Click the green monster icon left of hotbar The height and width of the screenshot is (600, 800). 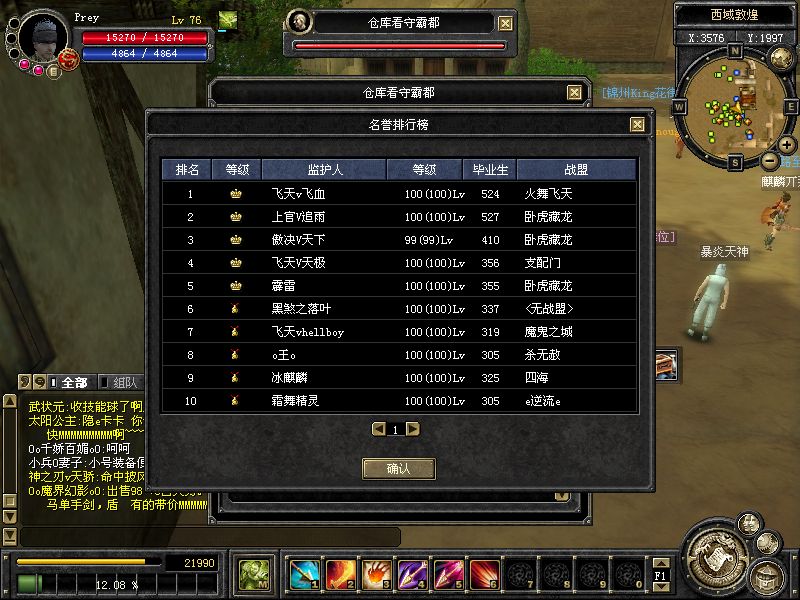click(x=254, y=574)
